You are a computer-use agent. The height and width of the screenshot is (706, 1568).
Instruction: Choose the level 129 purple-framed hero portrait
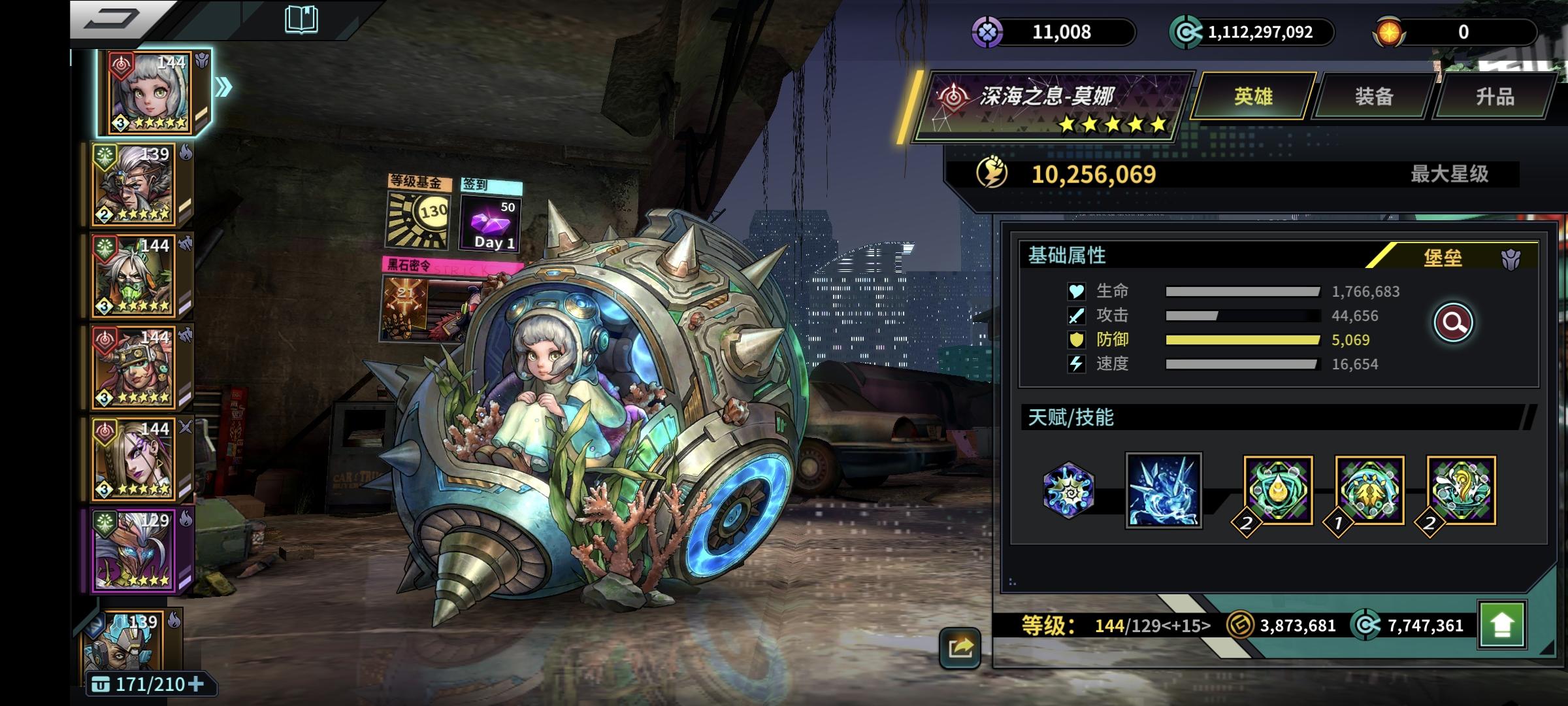click(135, 551)
